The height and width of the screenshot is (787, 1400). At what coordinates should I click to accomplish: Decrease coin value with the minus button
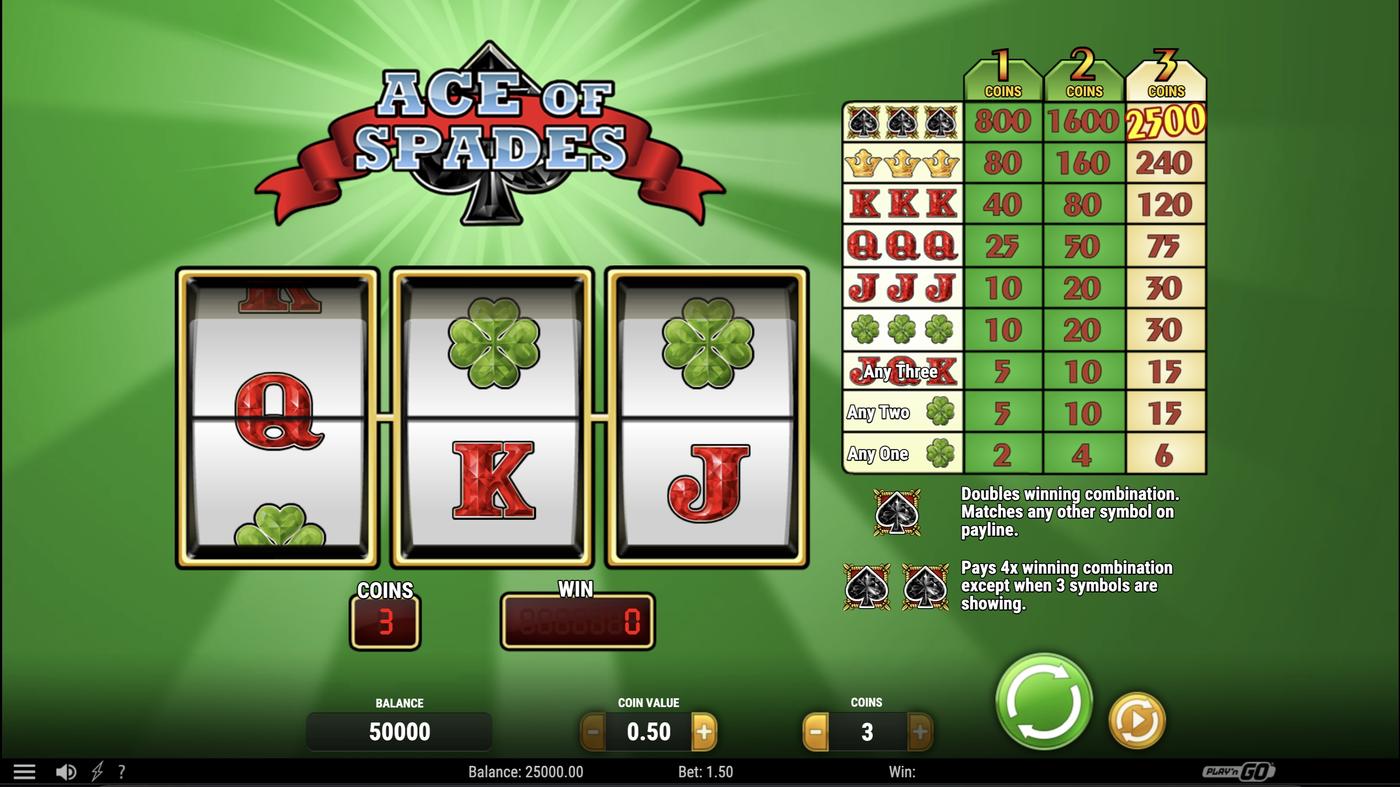pos(592,731)
